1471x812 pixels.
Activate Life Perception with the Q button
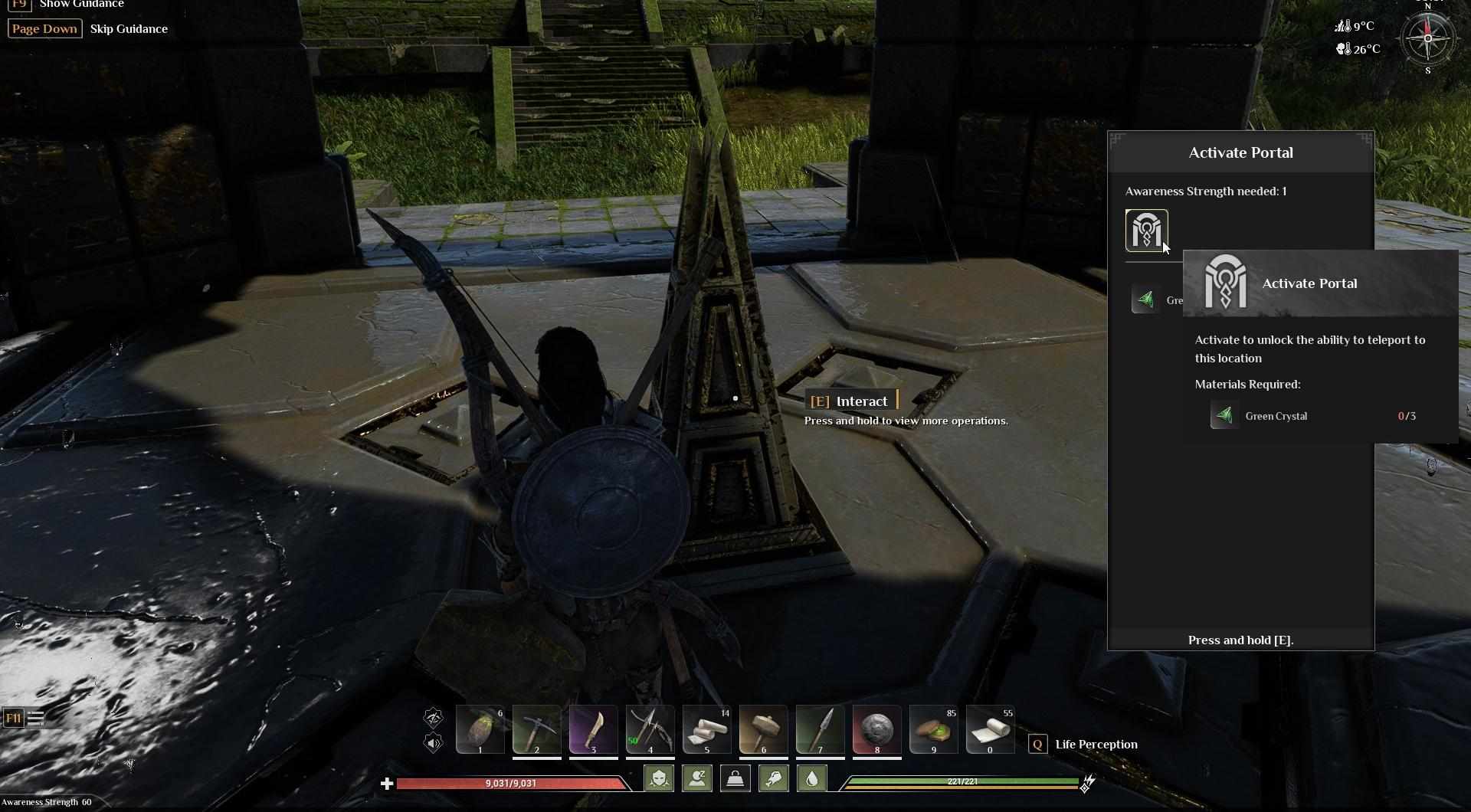point(1039,744)
